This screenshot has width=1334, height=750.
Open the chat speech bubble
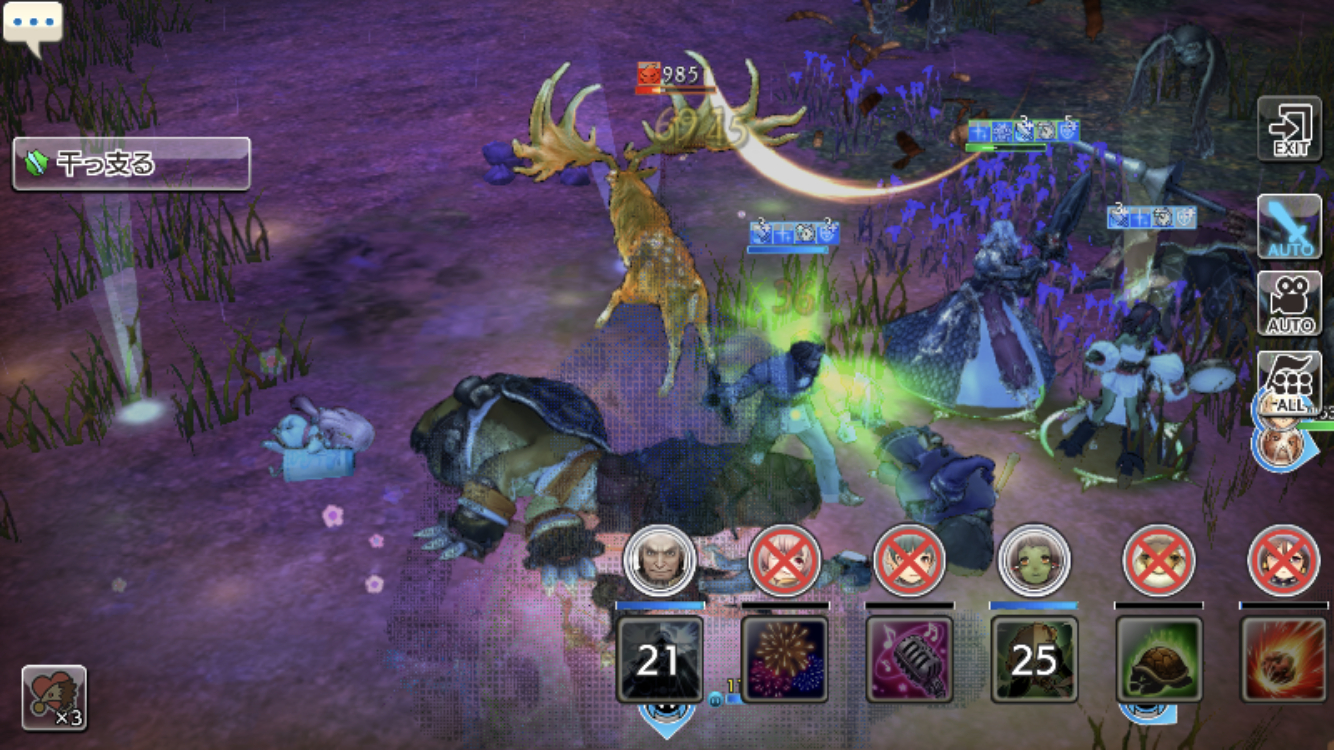coord(33,23)
